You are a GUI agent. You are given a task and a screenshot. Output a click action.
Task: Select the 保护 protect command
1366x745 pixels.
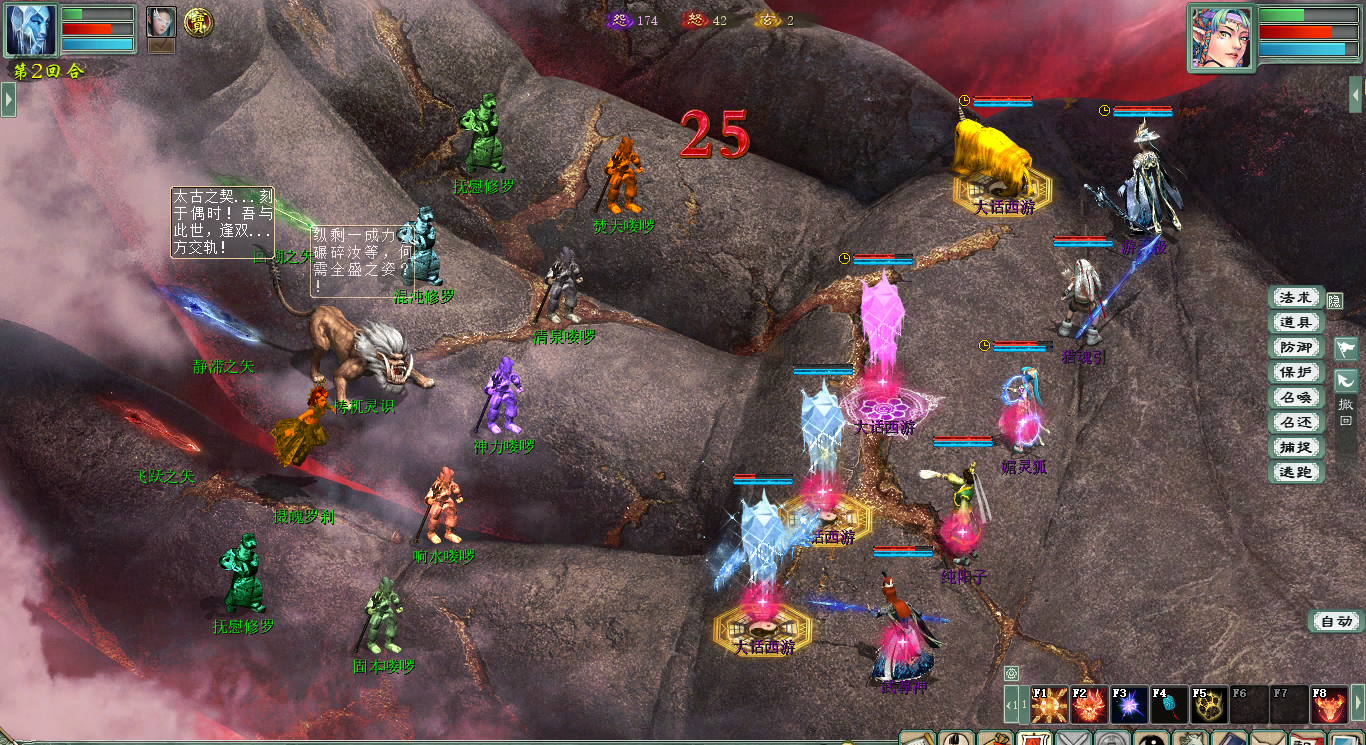click(1296, 373)
